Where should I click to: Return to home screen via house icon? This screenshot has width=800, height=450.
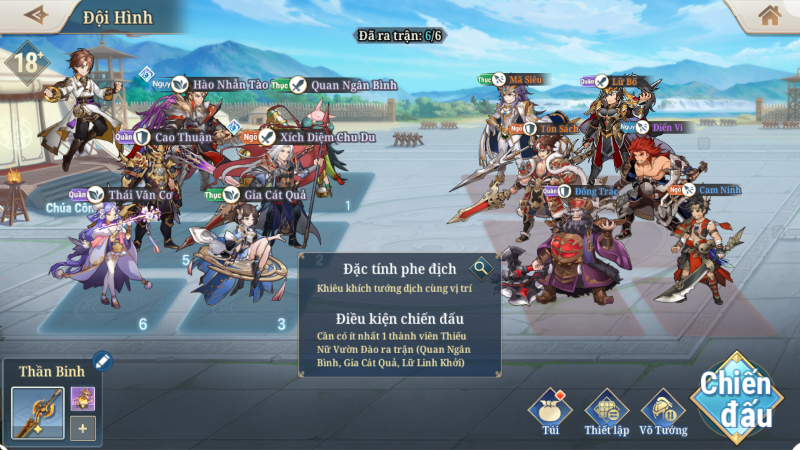[769, 15]
